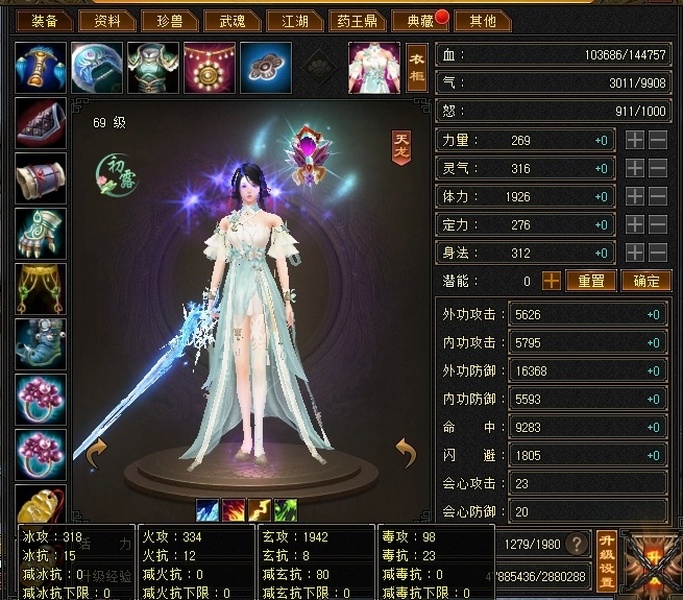Screen dimensions: 683x600
Task: Select the pink outfit costume slot
Action: click(x=374, y=67)
